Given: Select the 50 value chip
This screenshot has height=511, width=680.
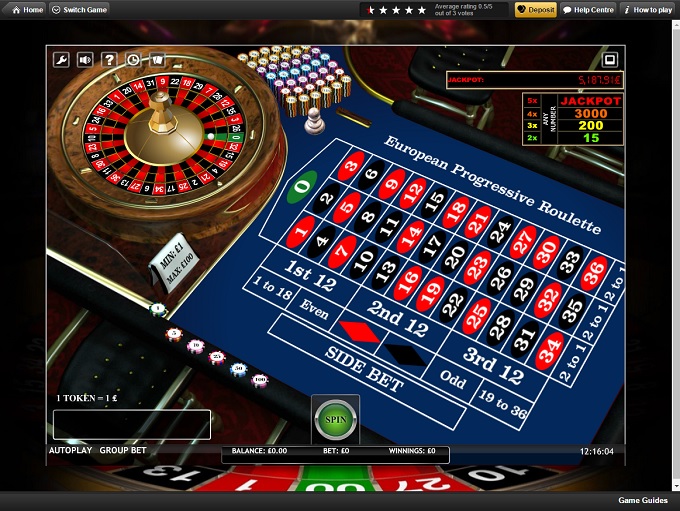Looking at the screenshot, I should pos(239,369).
